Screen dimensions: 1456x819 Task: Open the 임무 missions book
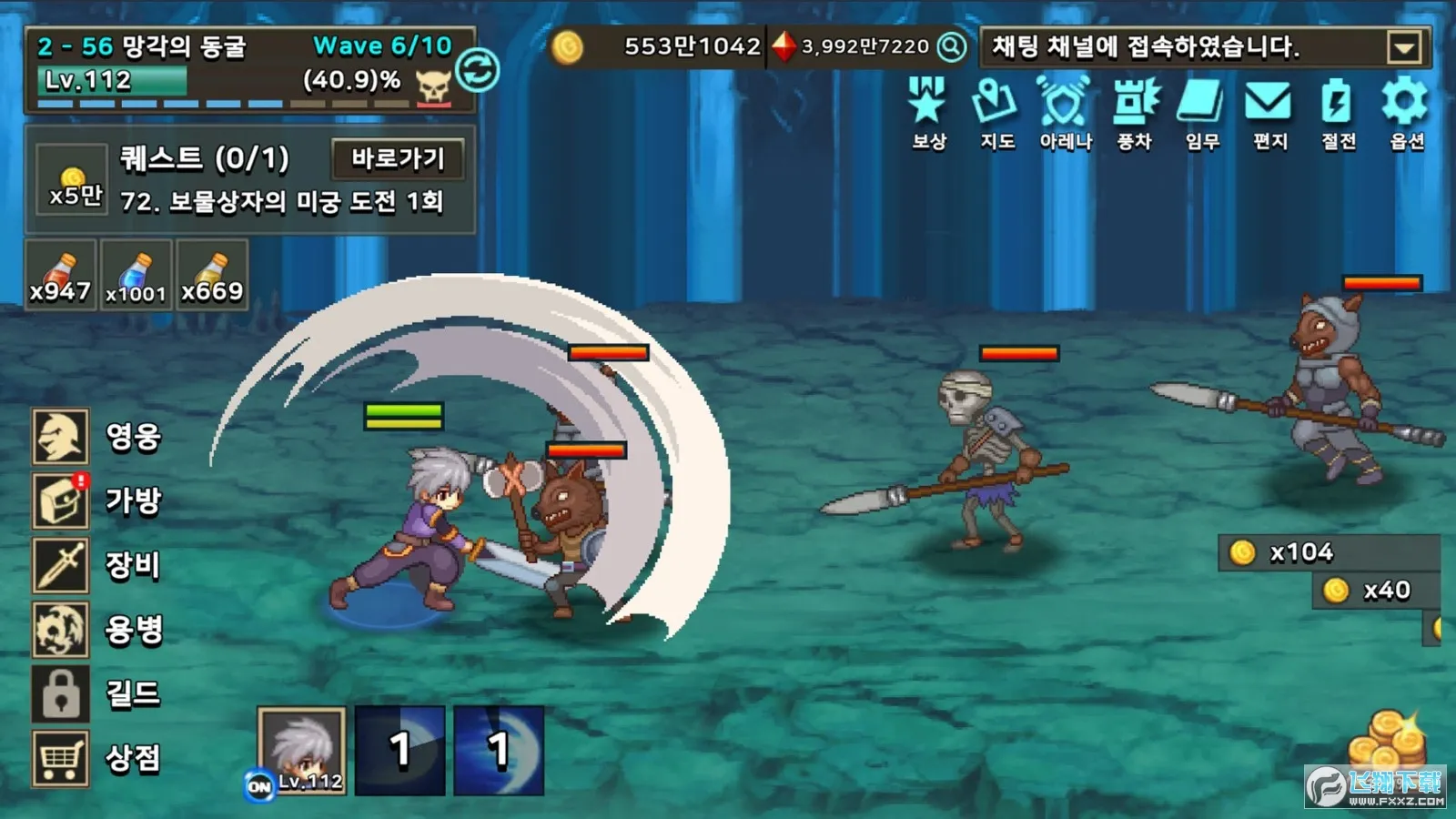click(x=1202, y=112)
